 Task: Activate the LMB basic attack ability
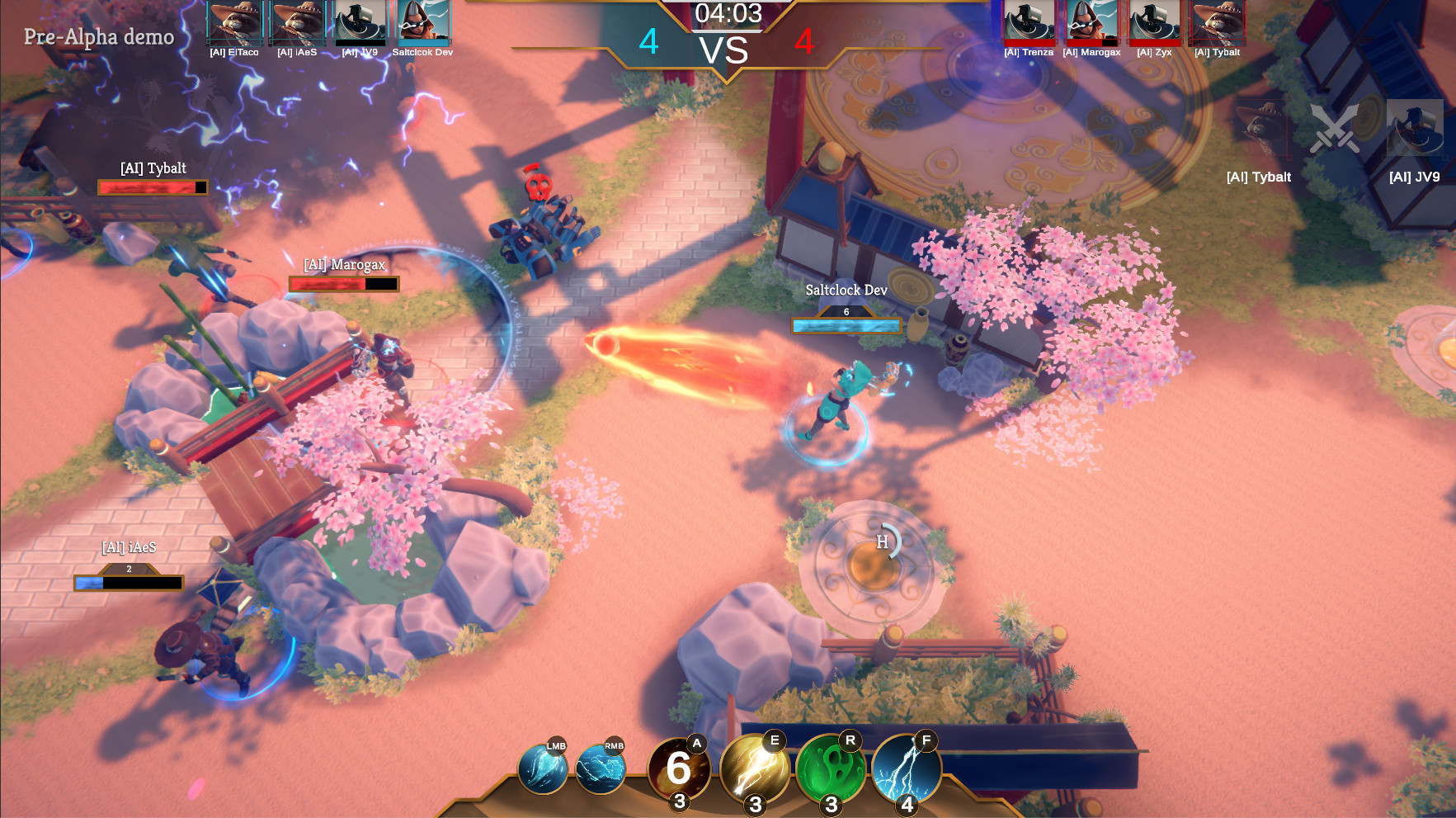542,768
